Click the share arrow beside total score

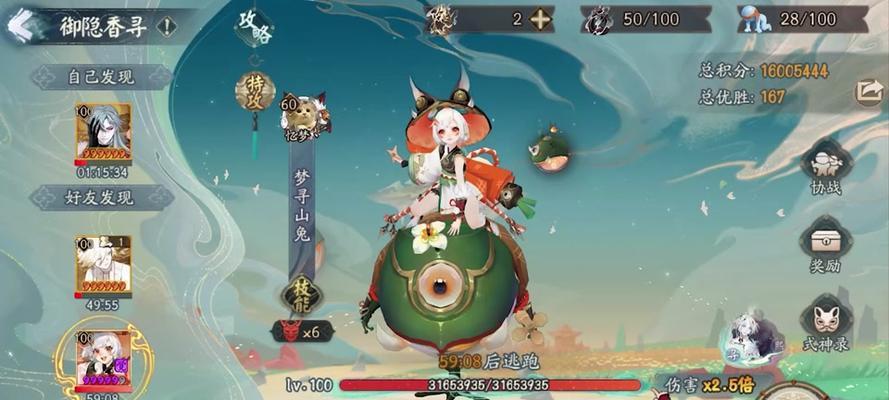(867, 92)
